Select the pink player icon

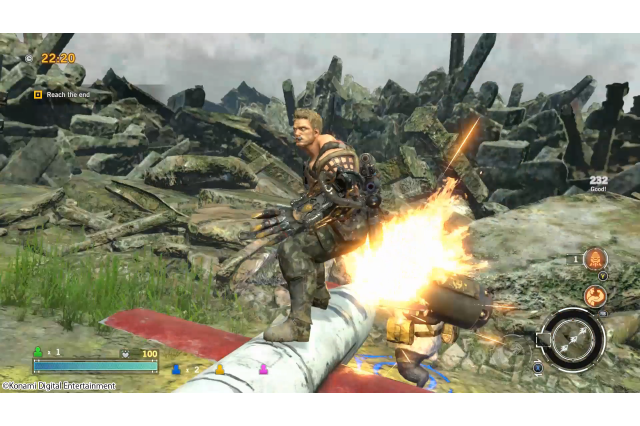coord(264,369)
